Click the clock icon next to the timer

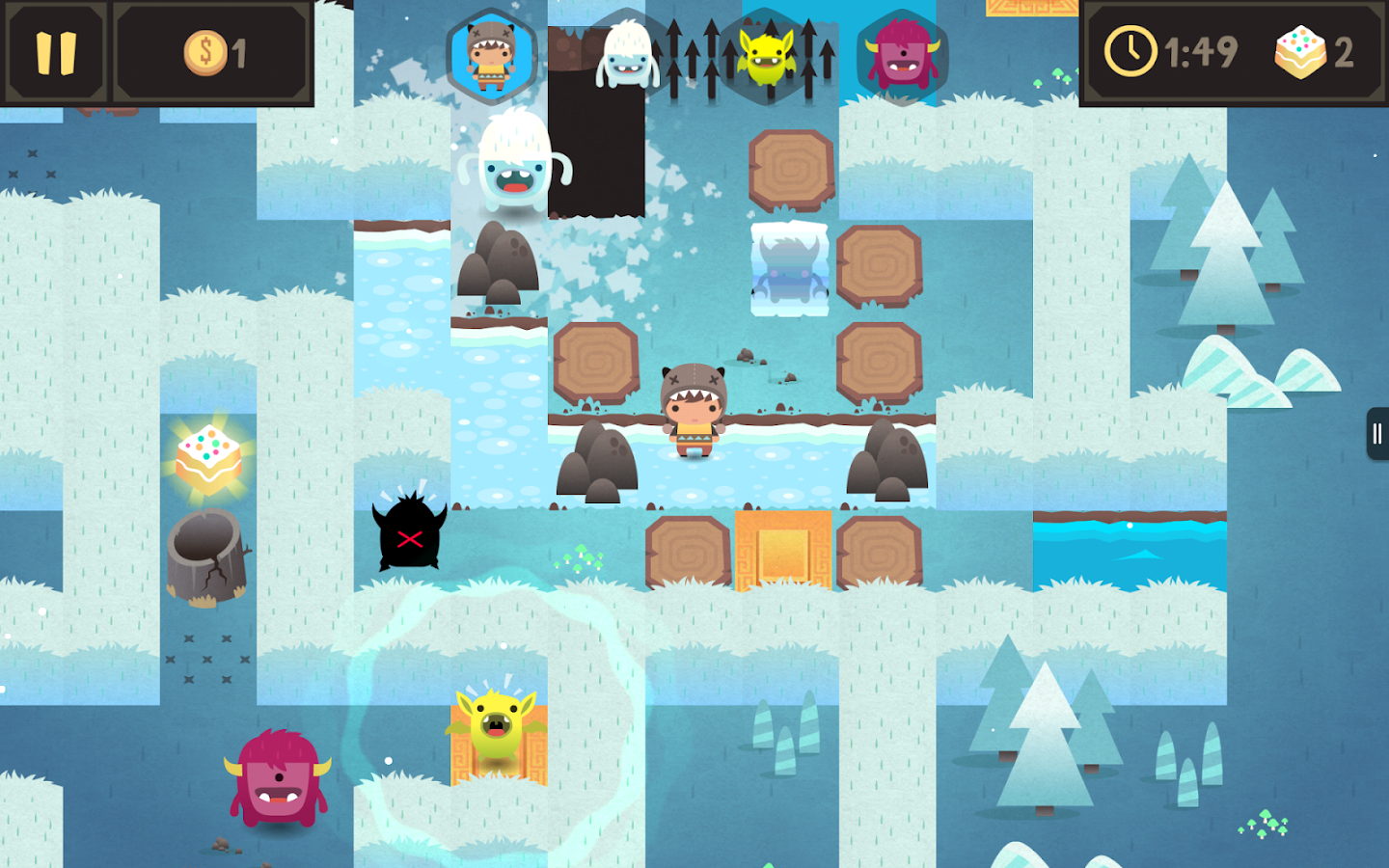[1130, 53]
